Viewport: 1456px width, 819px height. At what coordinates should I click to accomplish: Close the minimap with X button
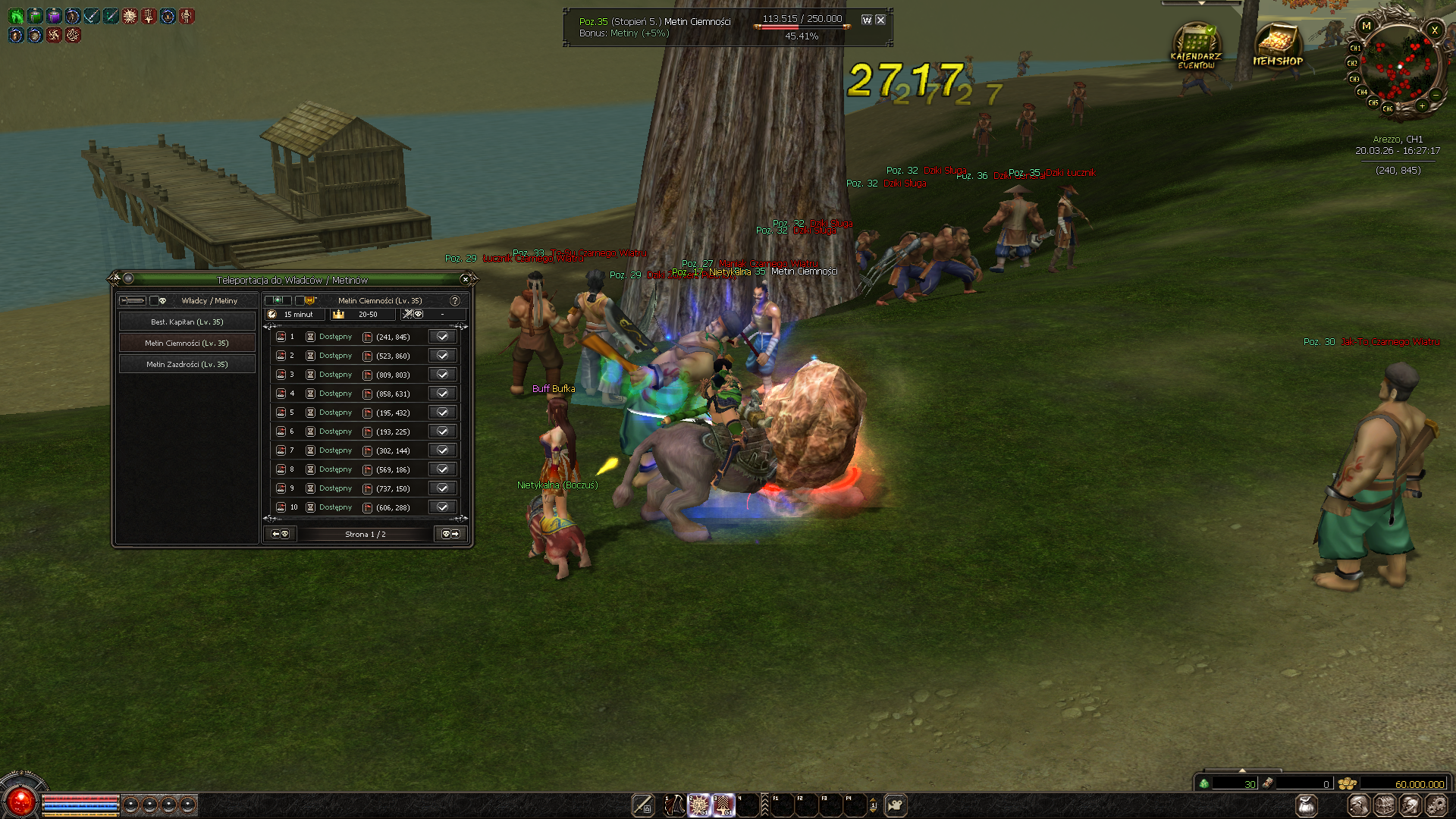[x=1434, y=30]
